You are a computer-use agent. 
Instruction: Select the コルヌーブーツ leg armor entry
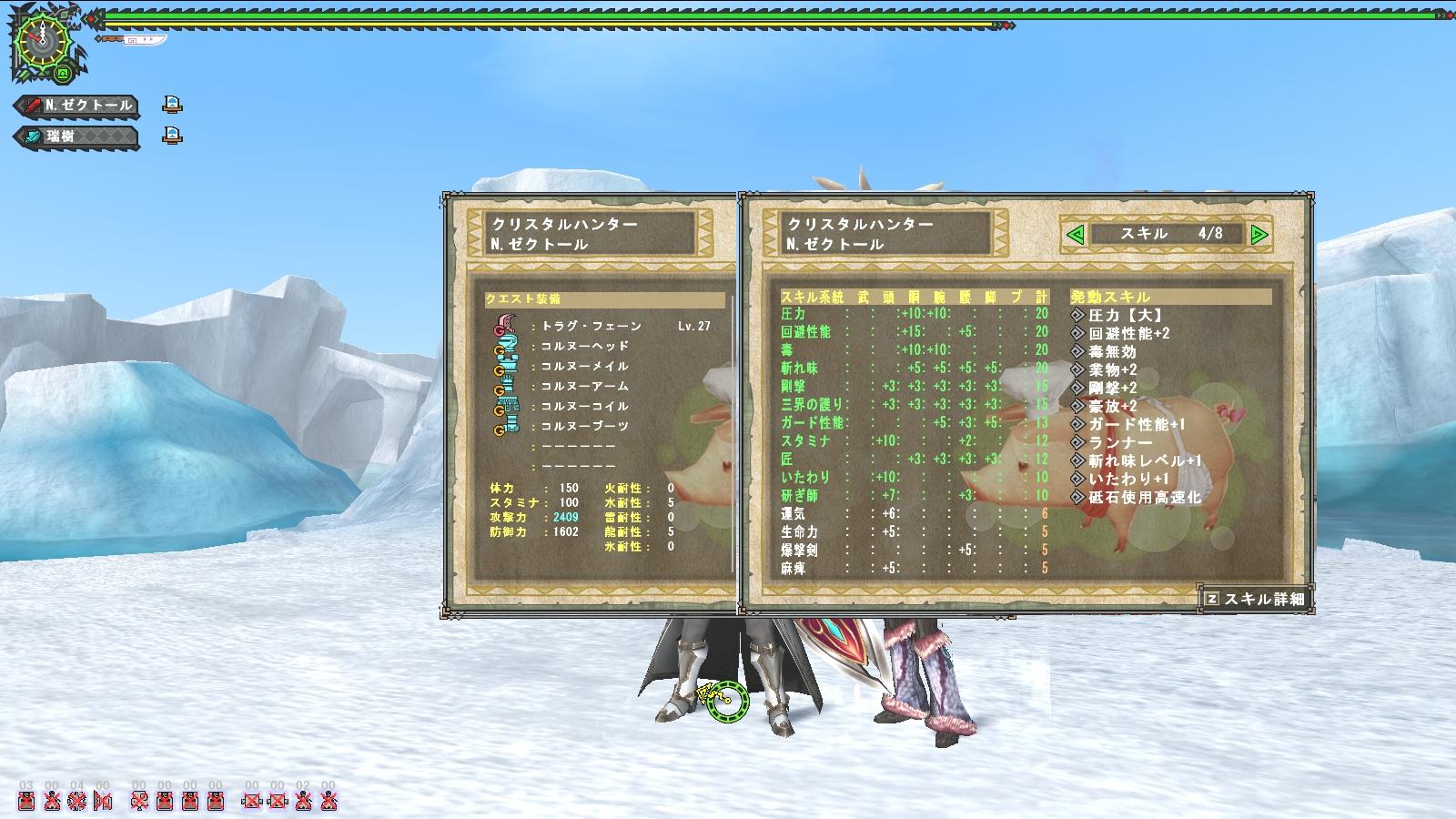coord(585,426)
